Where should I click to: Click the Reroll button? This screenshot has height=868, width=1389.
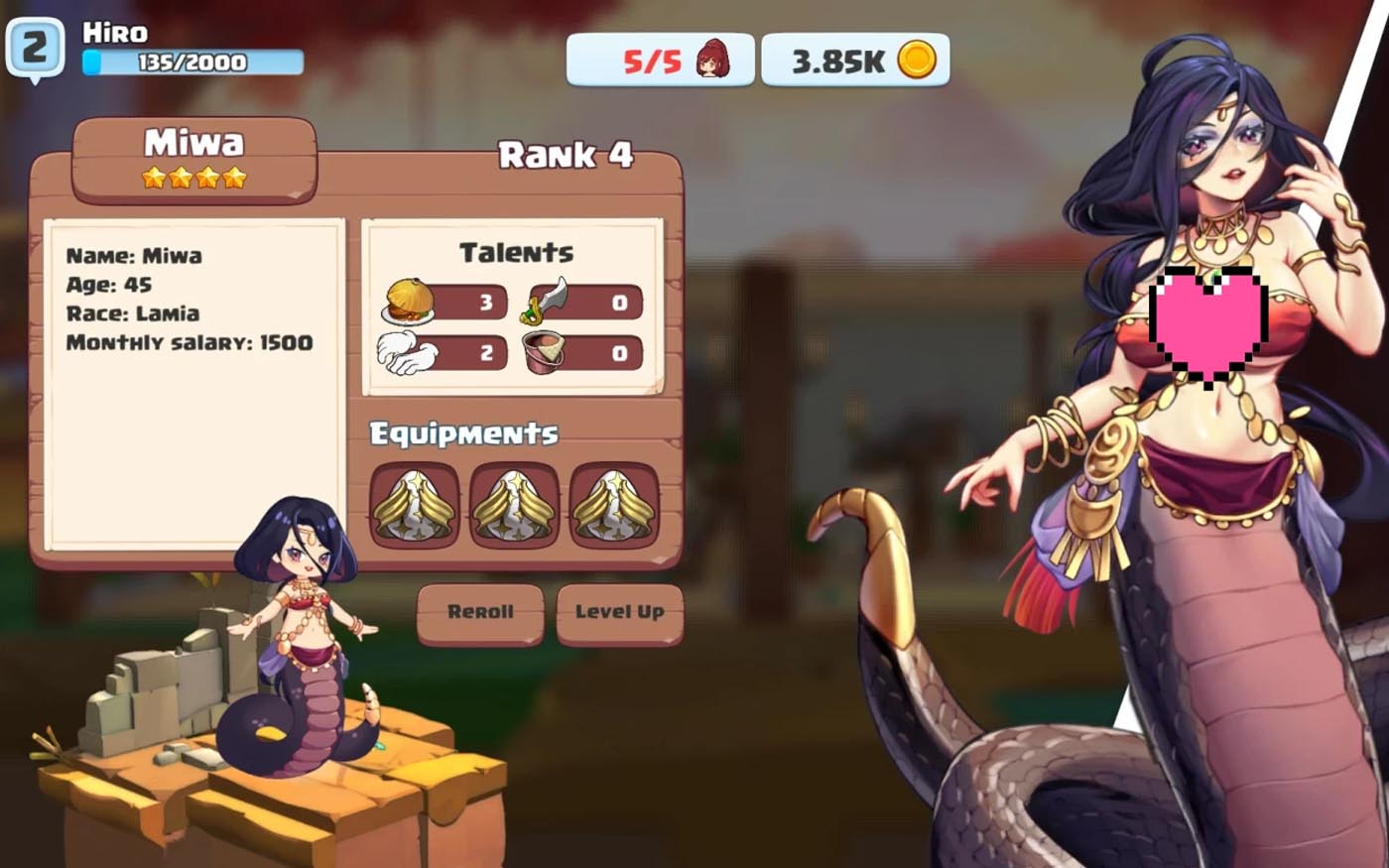coord(480,612)
